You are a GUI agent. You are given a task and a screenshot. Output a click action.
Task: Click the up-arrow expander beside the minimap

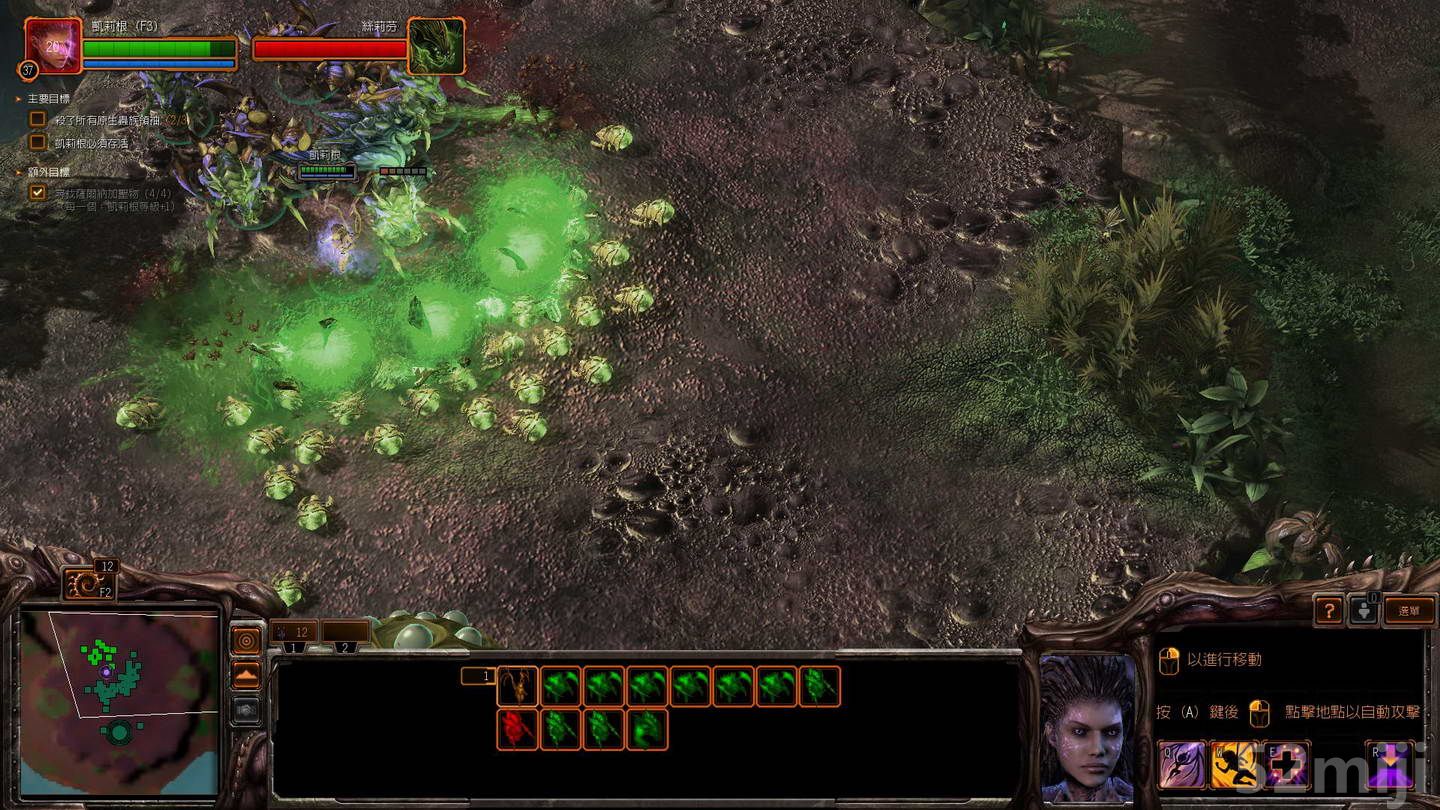246,671
